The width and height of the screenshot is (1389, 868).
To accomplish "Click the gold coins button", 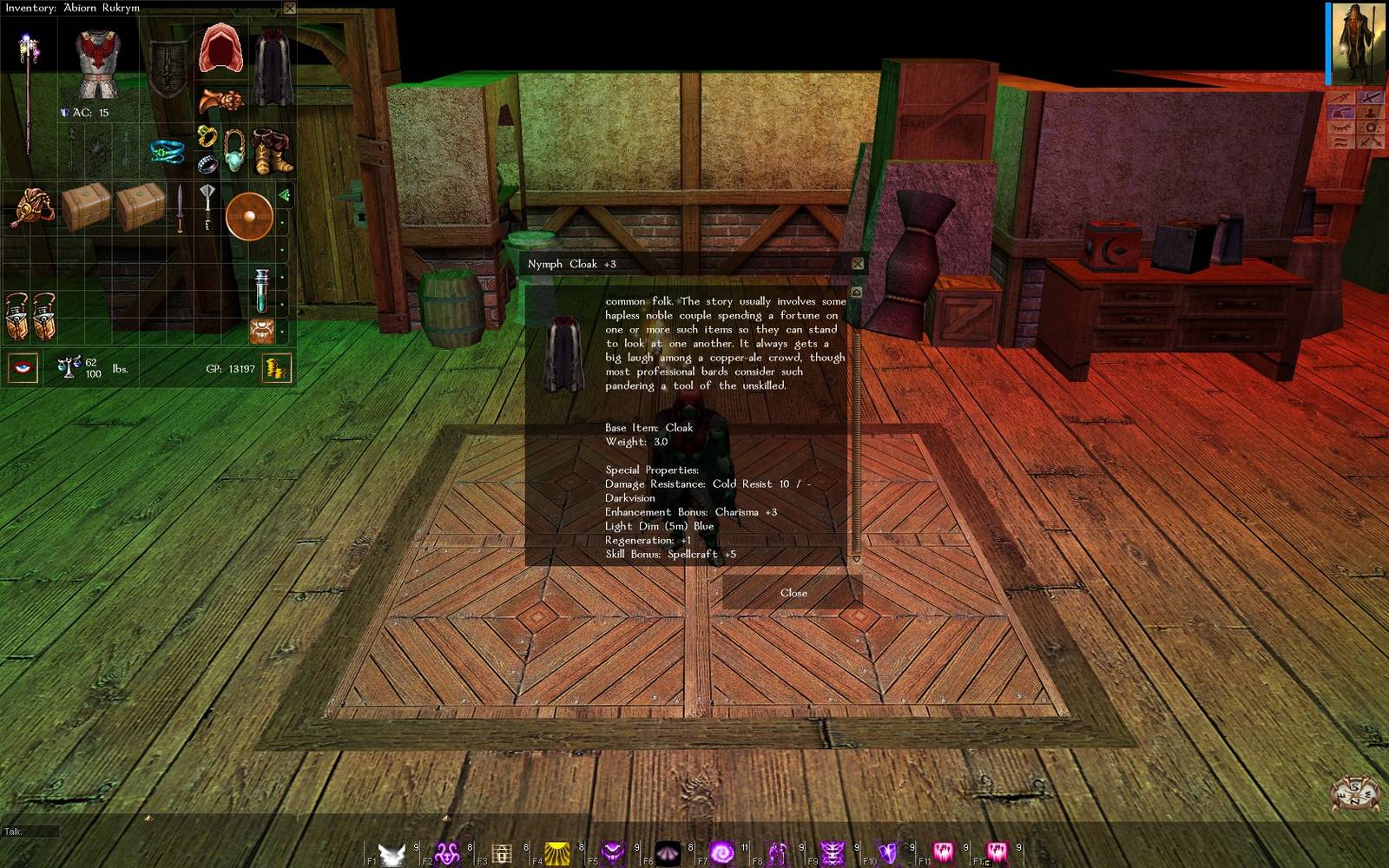I will (x=277, y=369).
